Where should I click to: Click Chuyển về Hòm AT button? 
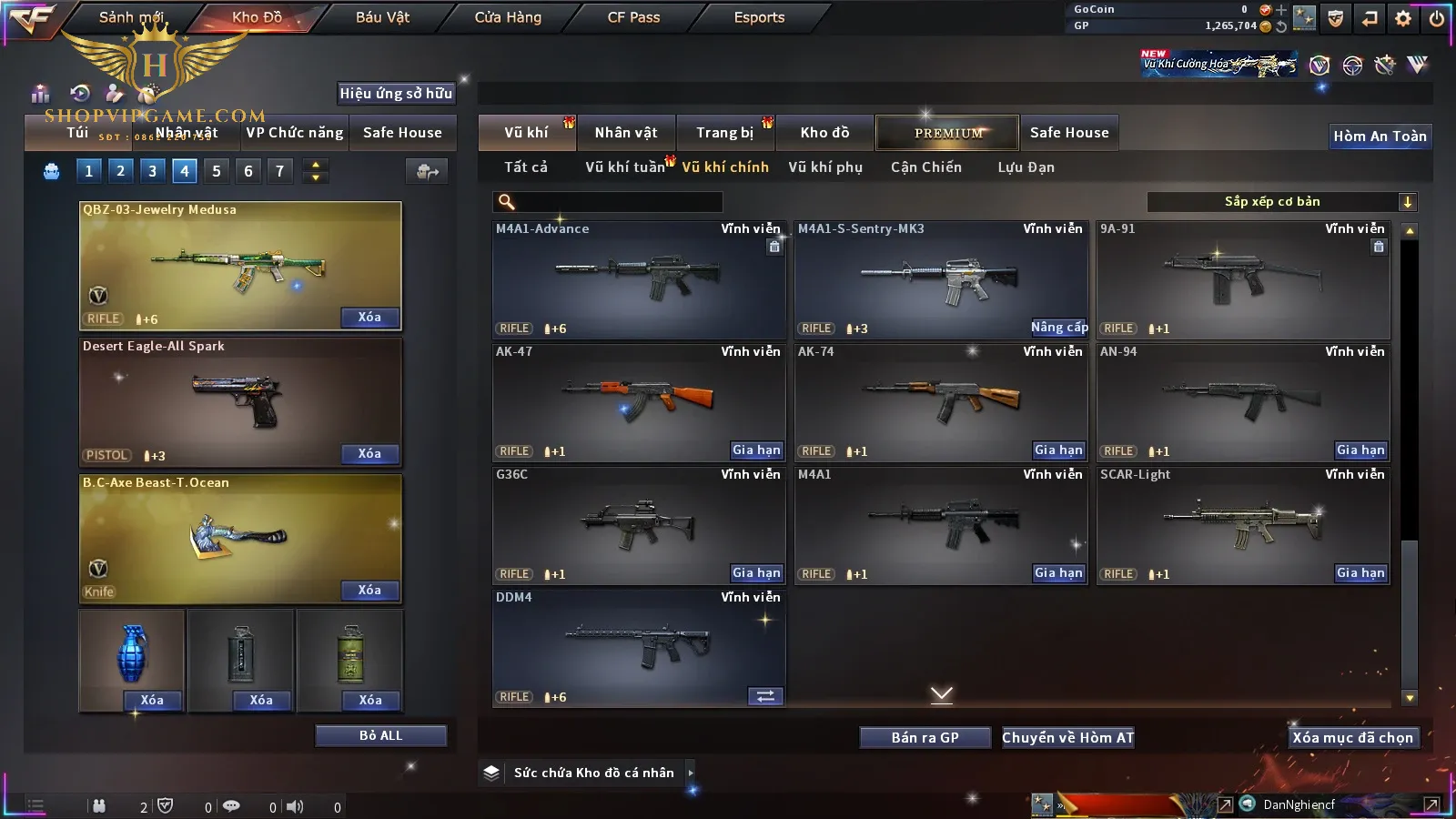(1068, 737)
